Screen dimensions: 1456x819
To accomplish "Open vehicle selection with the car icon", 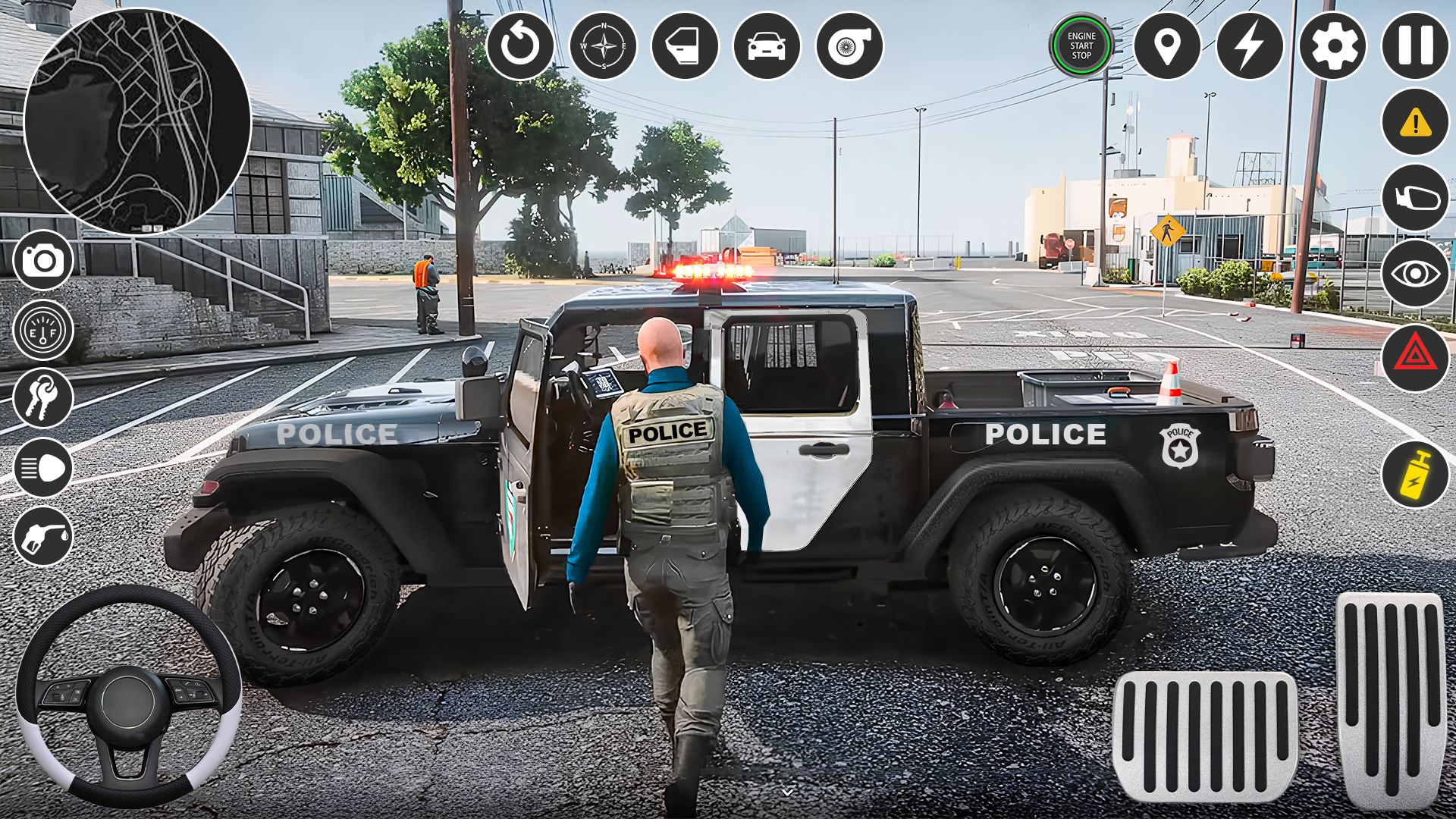I will pos(765,47).
